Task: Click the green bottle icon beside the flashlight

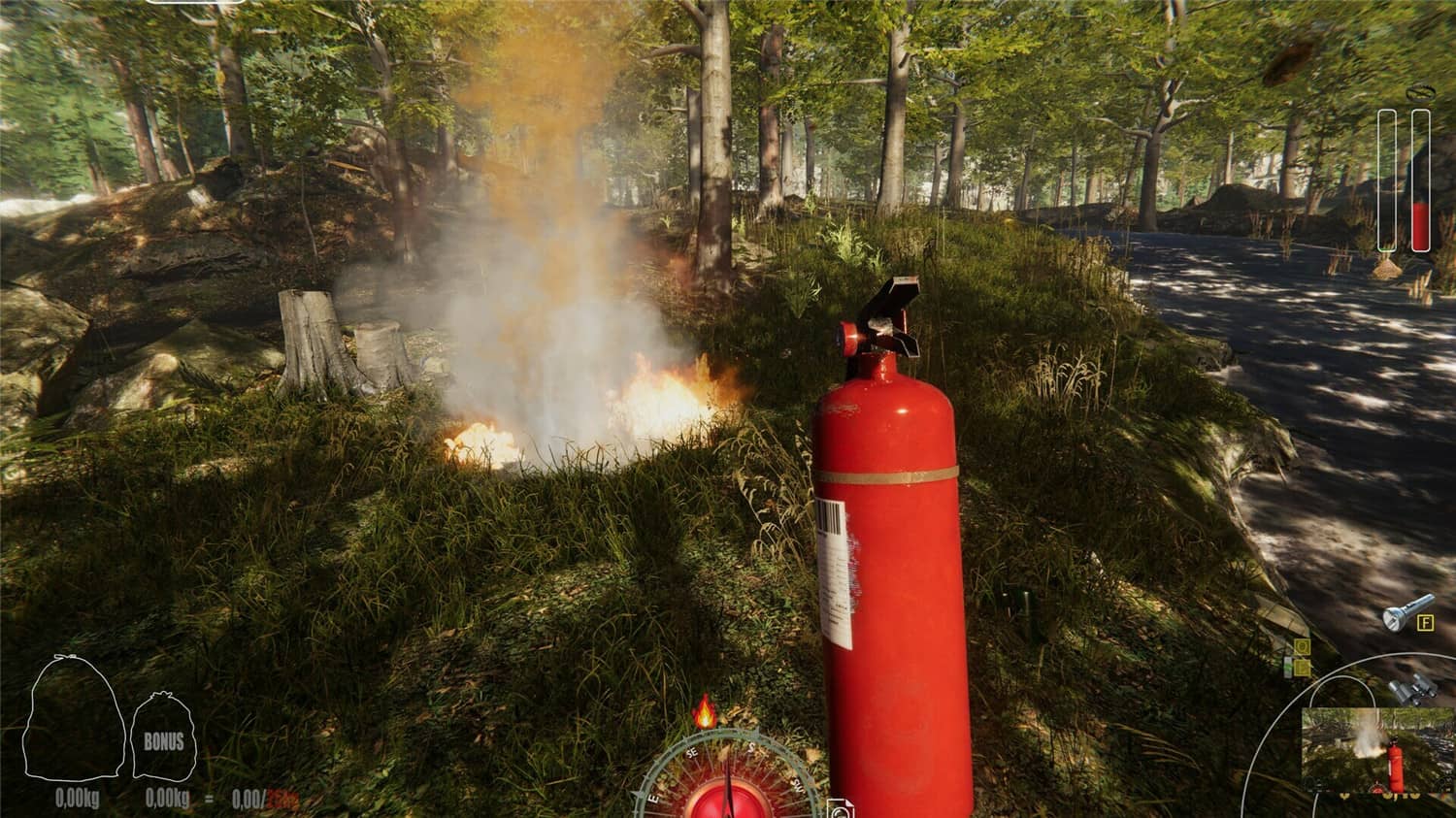Action: click(x=1289, y=666)
